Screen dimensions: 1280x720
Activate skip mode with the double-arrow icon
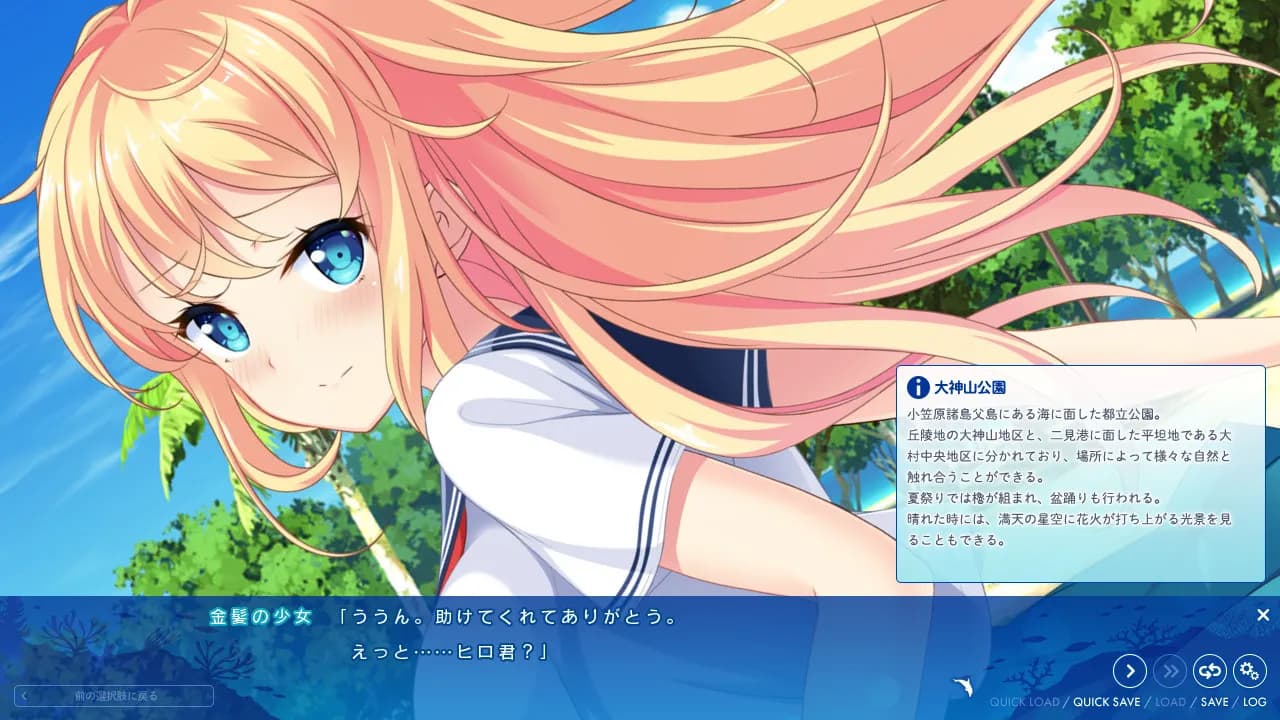pyautogui.click(x=1170, y=671)
